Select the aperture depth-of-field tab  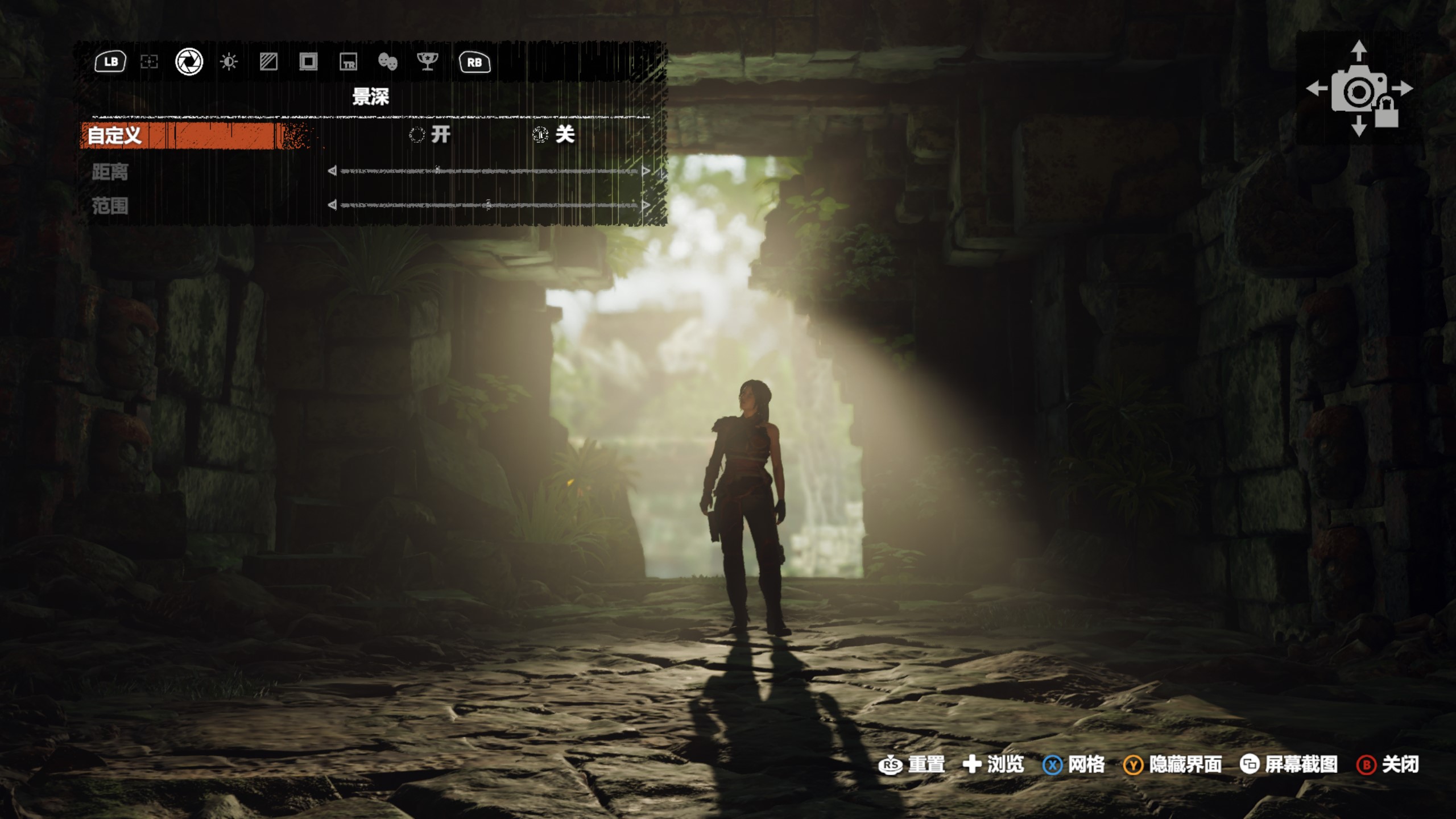pos(189,62)
